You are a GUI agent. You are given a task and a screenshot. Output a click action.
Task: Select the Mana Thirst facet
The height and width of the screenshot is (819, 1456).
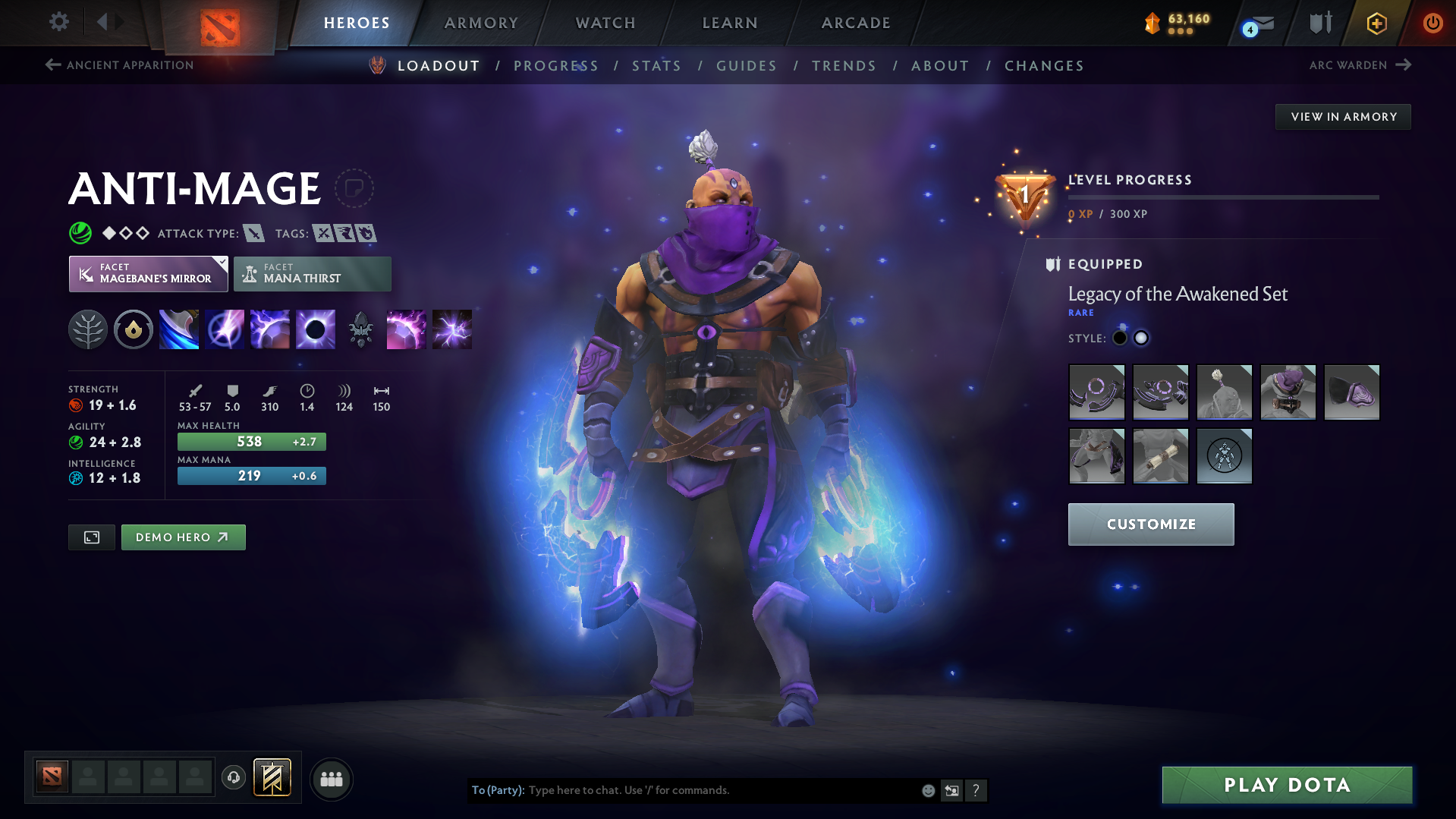pos(312,273)
